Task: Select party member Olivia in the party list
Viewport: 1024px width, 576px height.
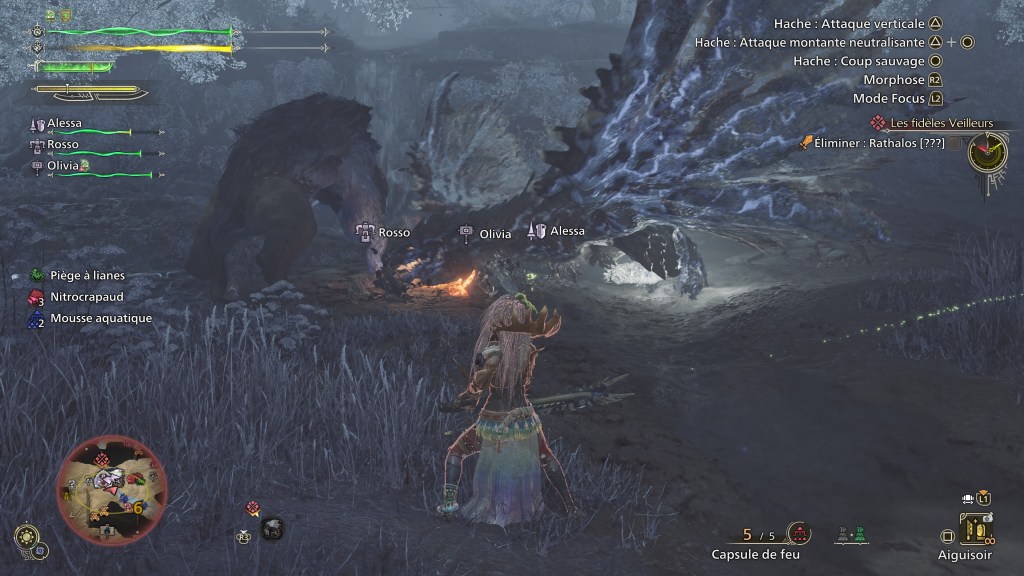Action: tap(64, 166)
